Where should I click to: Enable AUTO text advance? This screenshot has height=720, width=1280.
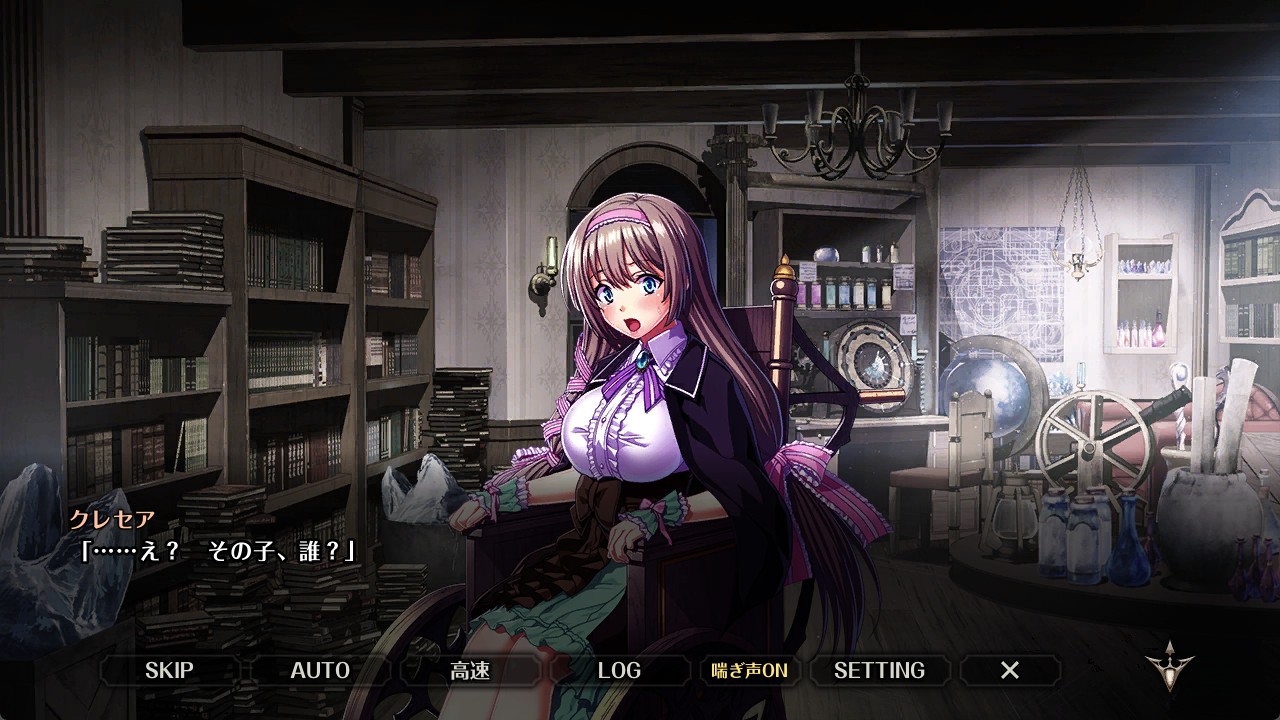(x=320, y=670)
